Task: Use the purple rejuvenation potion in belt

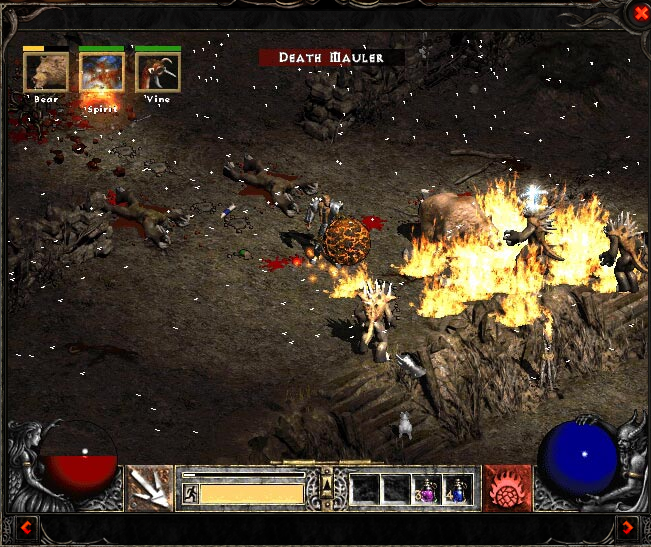Action: click(x=427, y=489)
